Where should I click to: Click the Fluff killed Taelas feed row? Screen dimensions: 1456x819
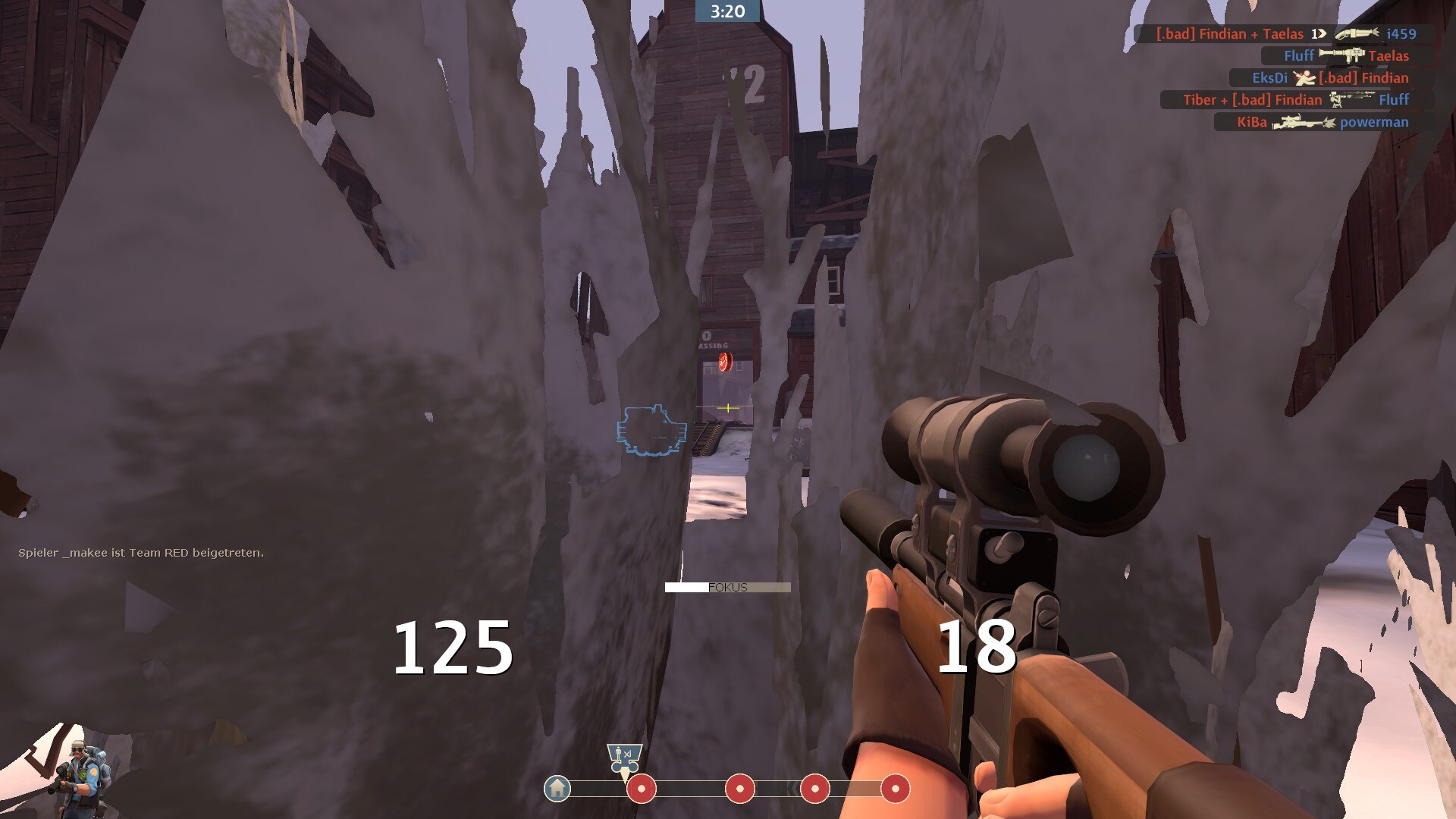coord(1345,56)
